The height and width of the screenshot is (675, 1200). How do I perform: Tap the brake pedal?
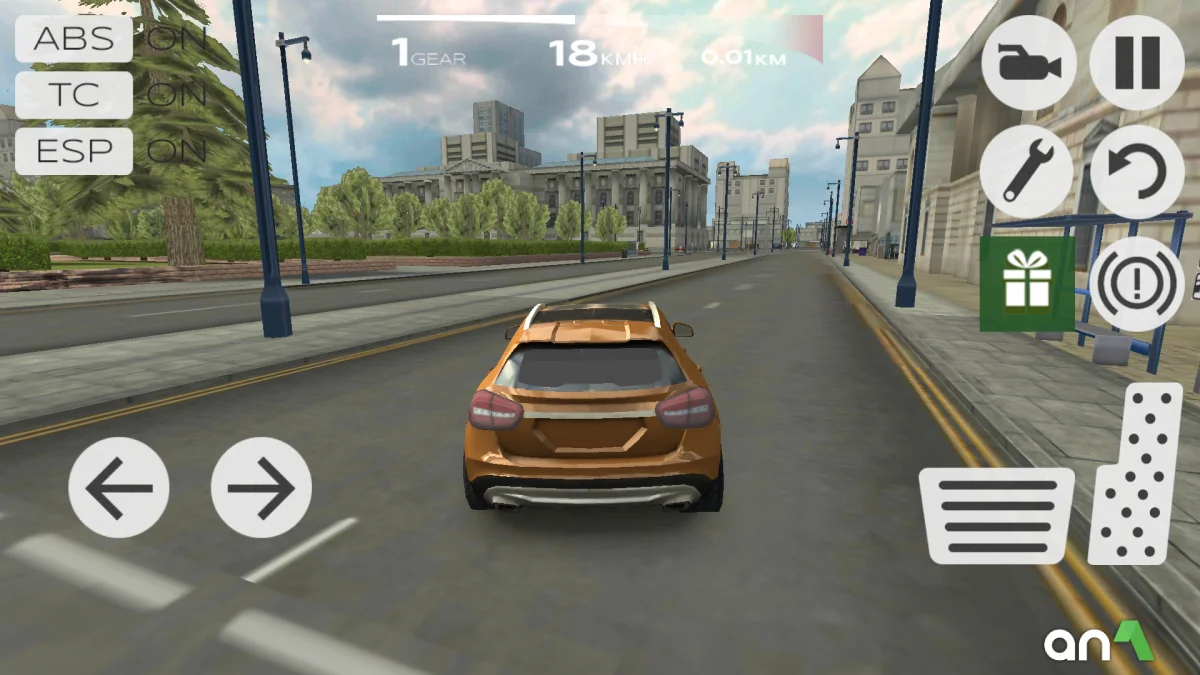[997, 514]
